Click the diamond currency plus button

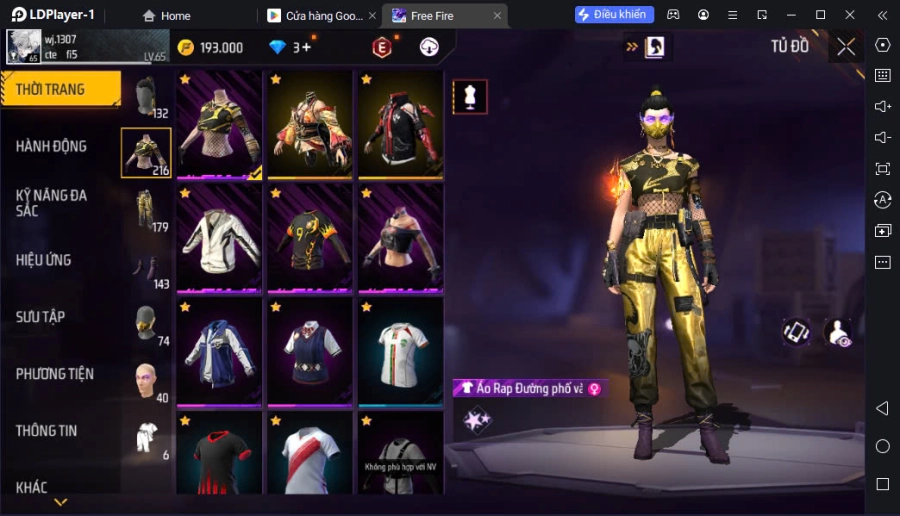pos(305,47)
